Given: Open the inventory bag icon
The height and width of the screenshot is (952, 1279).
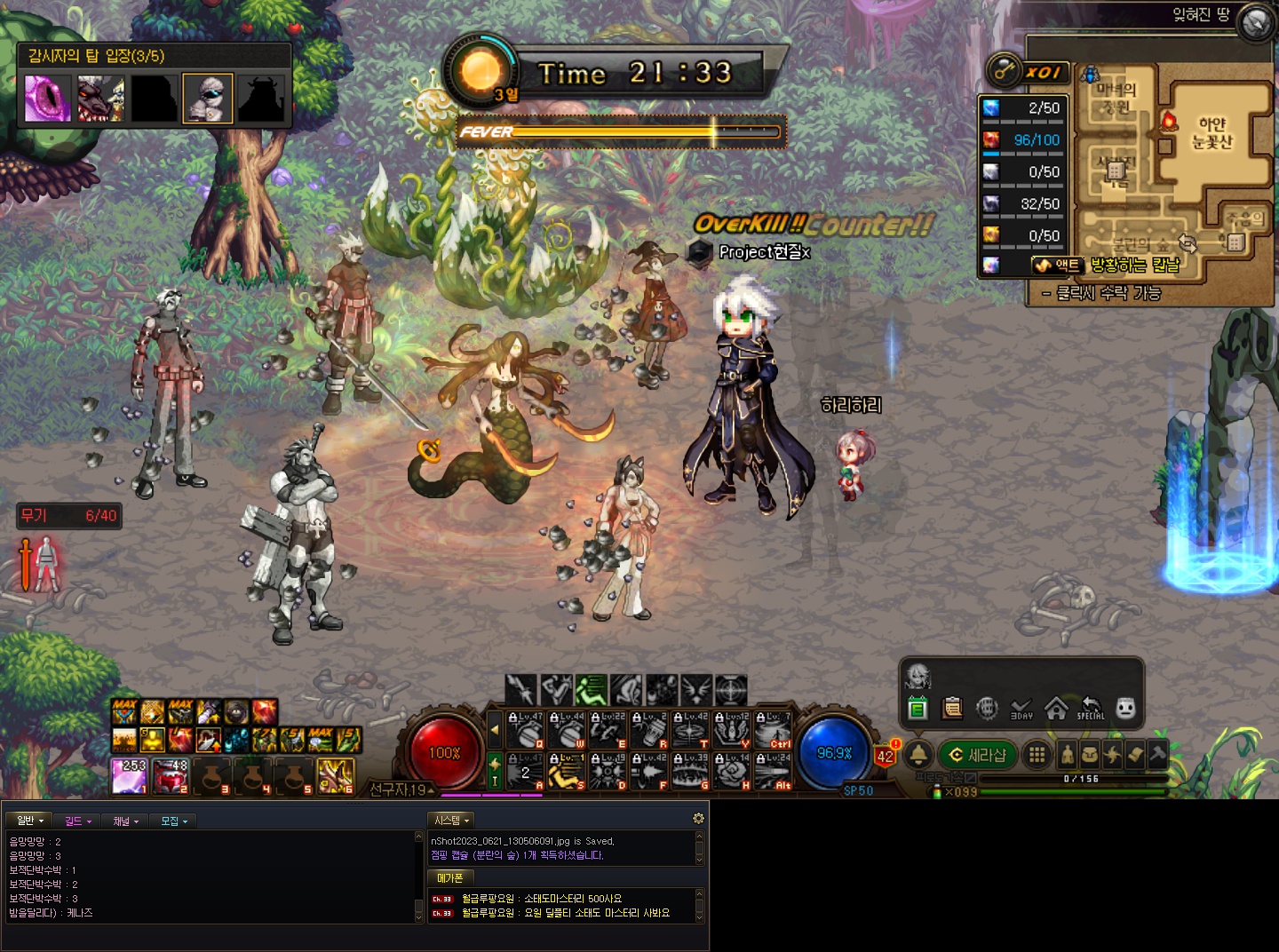Looking at the screenshot, I should 1090,755.
